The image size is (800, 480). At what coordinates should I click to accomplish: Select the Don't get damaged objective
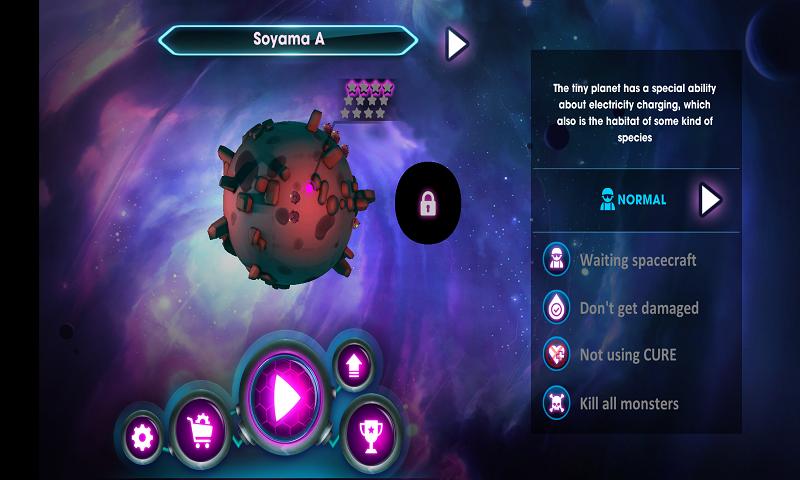(x=636, y=308)
